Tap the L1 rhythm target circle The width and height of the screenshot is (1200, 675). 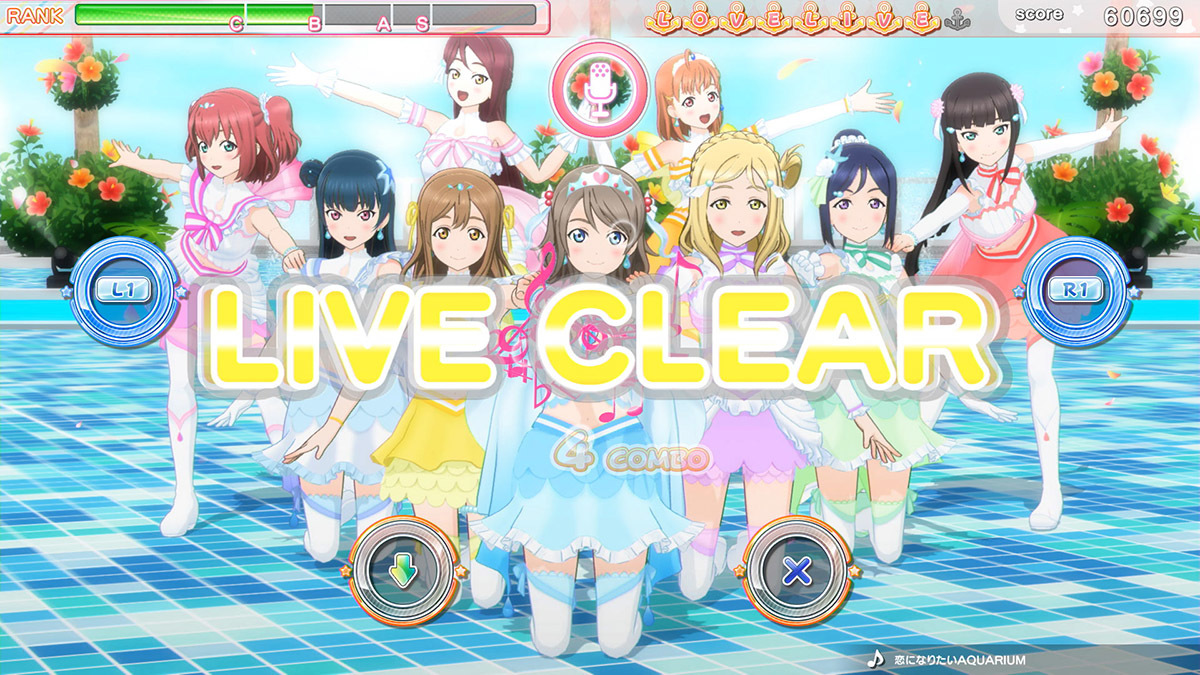[x=124, y=290]
